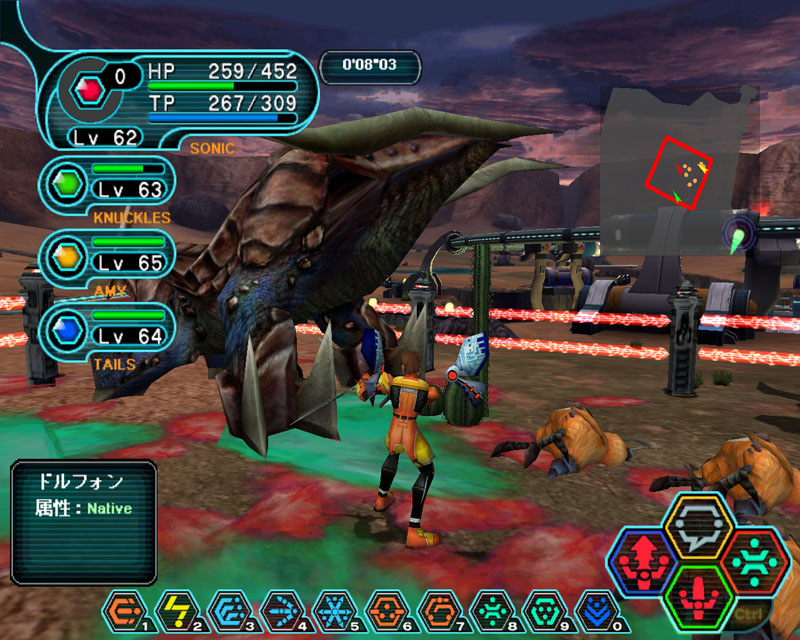This screenshot has height=640, width=800.
Task: Select the blue technique in slot 3
Action: [x=226, y=609]
